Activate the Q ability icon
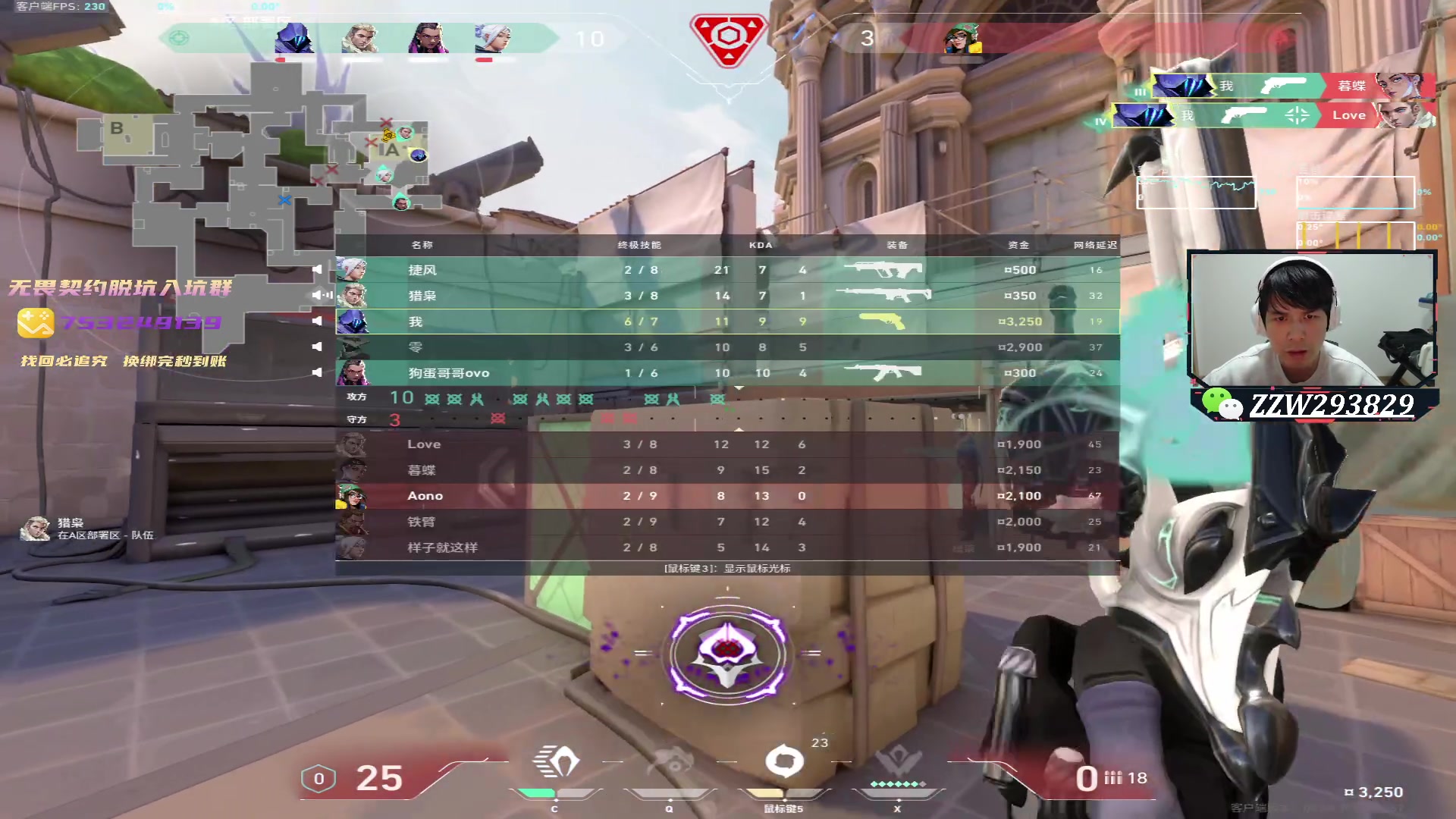This screenshot has width=1456, height=819. click(x=670, y=763)
